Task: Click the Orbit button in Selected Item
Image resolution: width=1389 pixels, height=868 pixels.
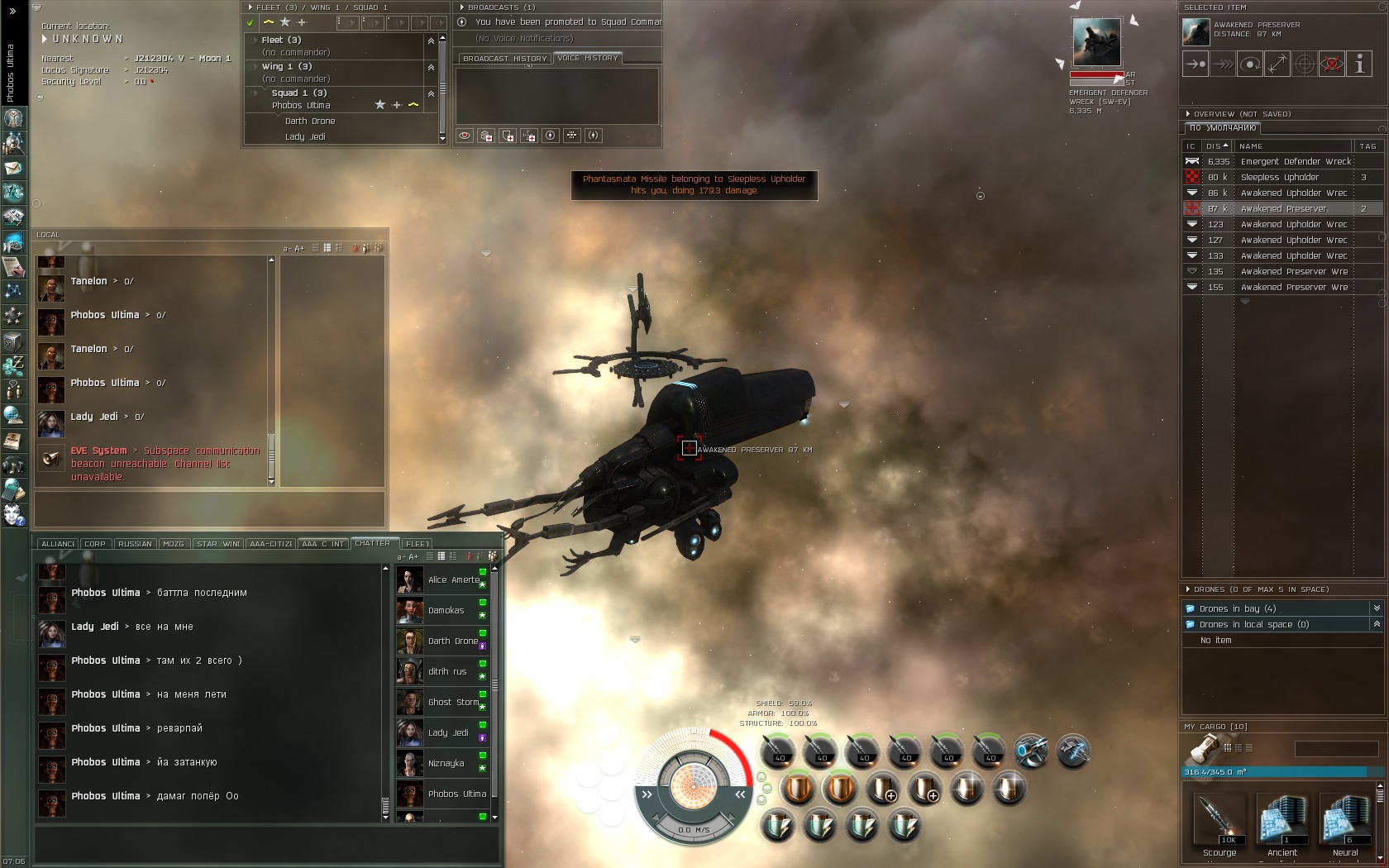Action: pos(1250,64)
